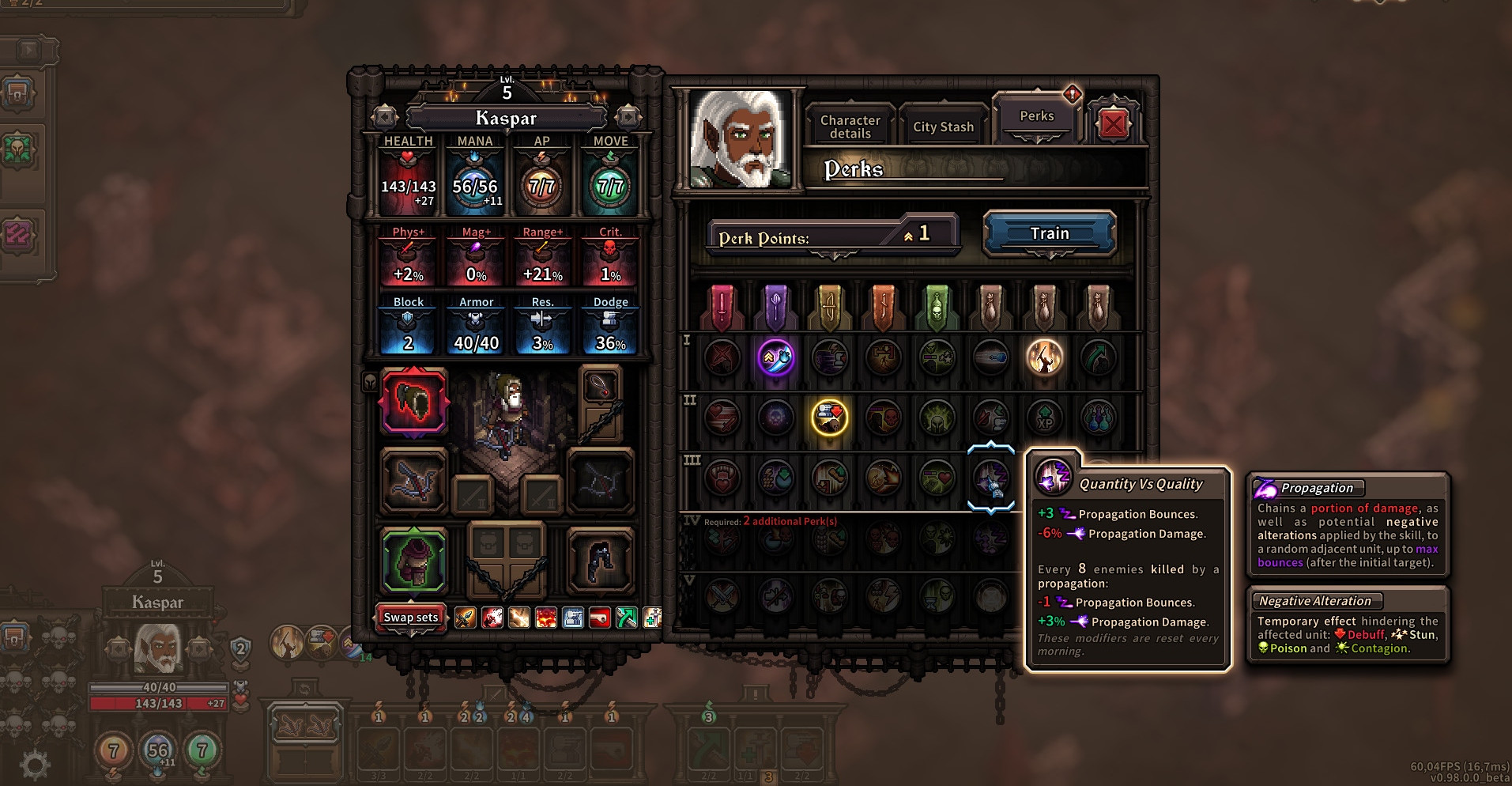Select the red hood helmet slot
Viewport: 1512px width, 786px height.
pyautogui.click(x=413, y=402)
